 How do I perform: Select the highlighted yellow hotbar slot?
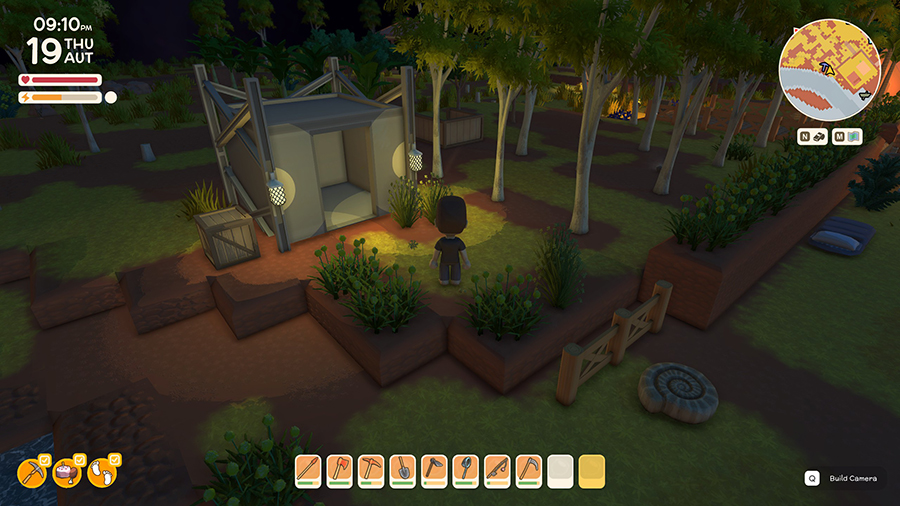coord(591,470)
